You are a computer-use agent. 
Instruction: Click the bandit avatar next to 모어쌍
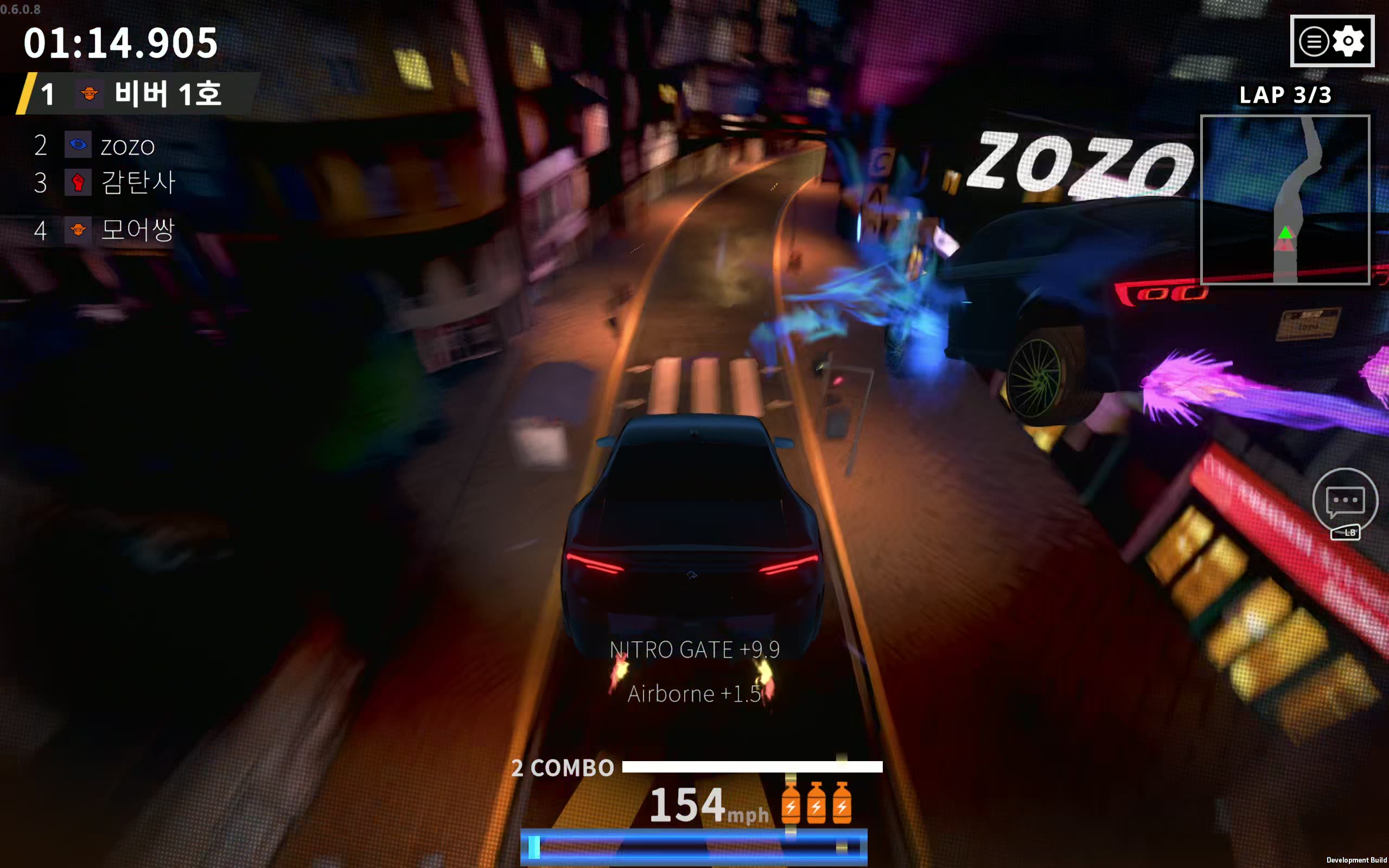pyautogui.click(x=79, y=229)
